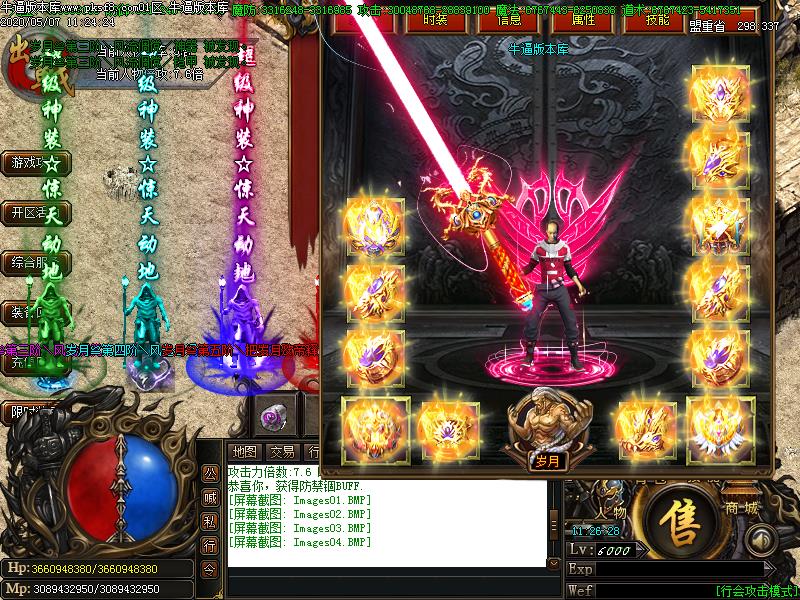Select the 行 guild chat channel
Viewport: 800px width, 600px height.
click(x=210, y=545)
